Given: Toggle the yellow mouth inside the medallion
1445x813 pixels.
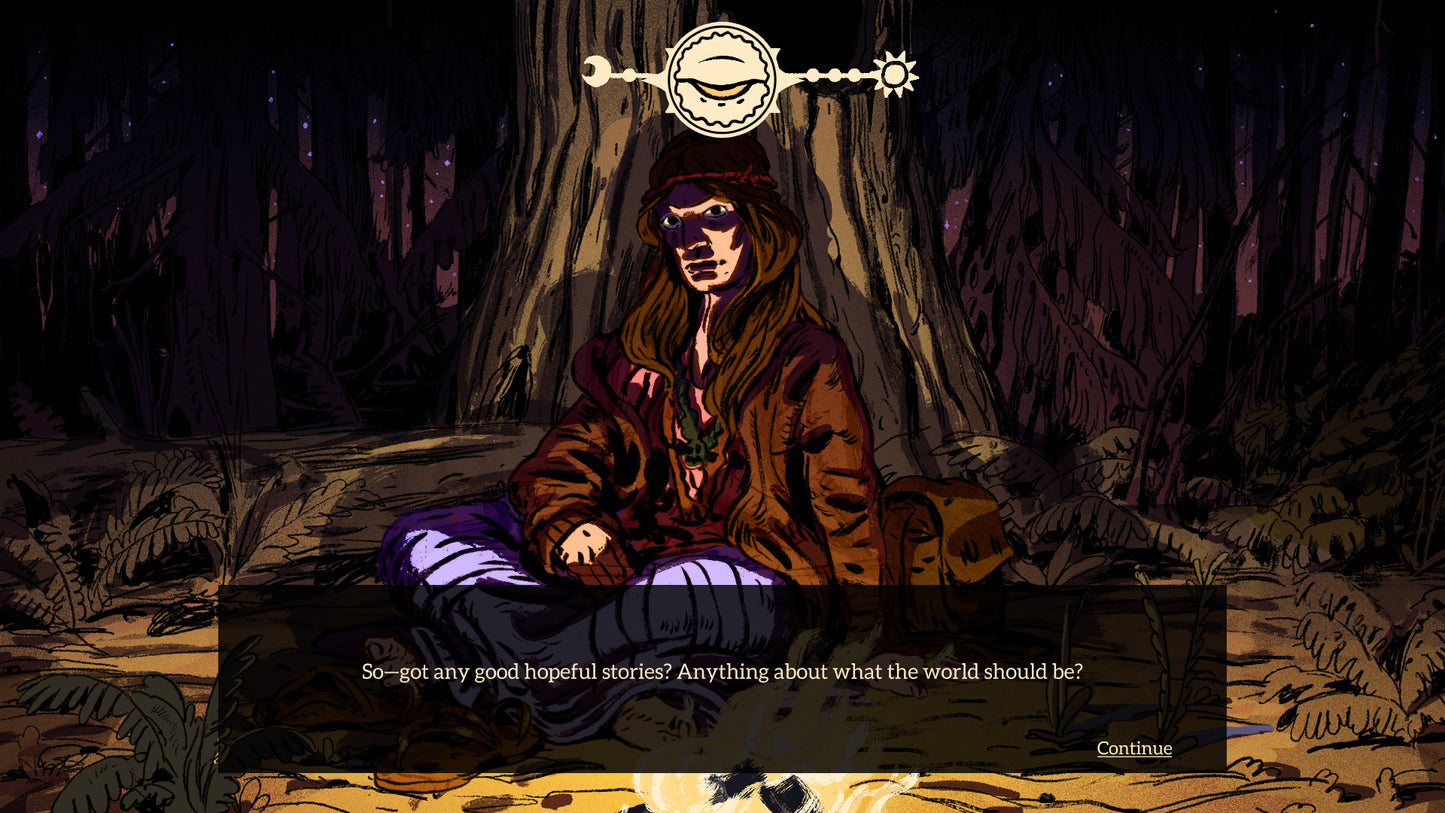Looking at the screenshot, I should (x=720, y=89).
